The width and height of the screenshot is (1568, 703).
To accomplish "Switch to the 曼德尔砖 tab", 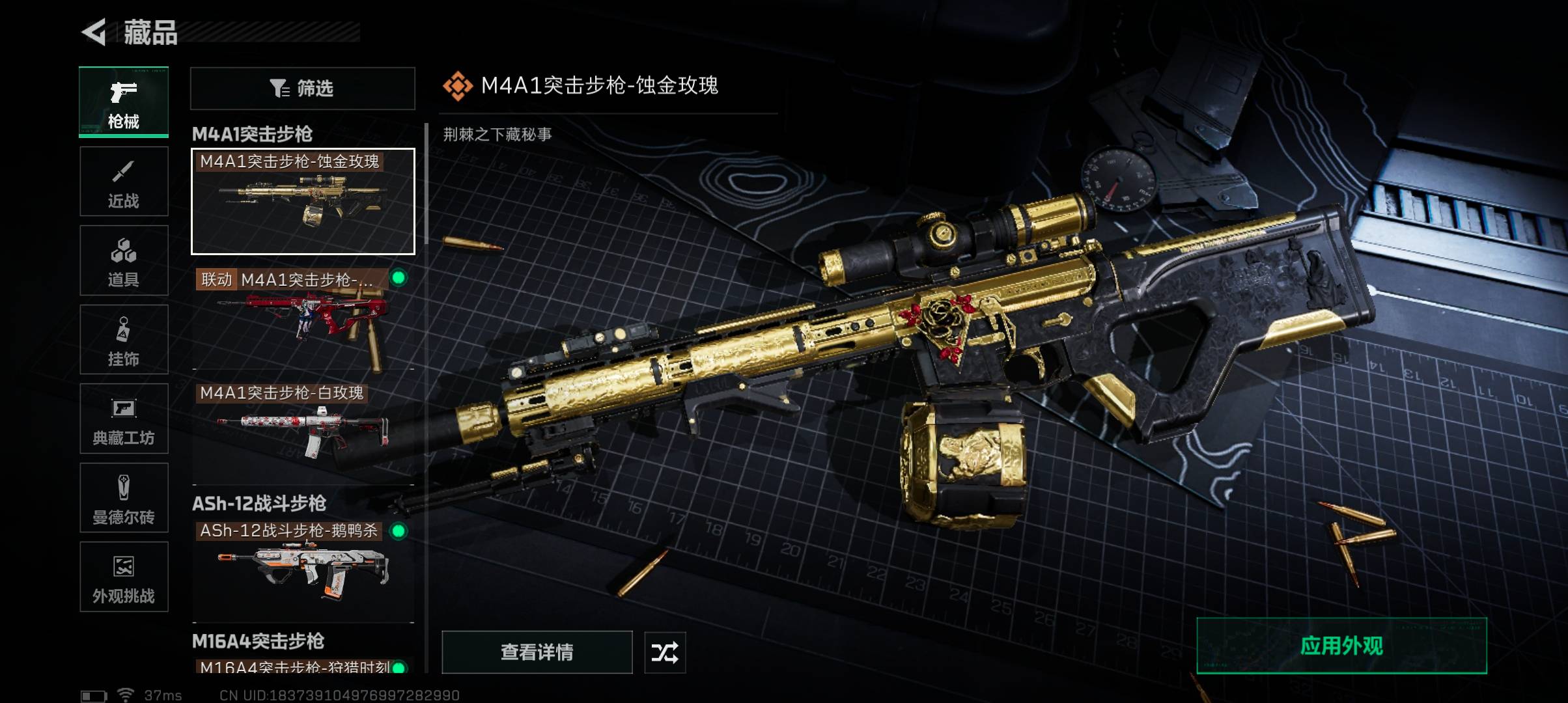I will tap(124, 498).
